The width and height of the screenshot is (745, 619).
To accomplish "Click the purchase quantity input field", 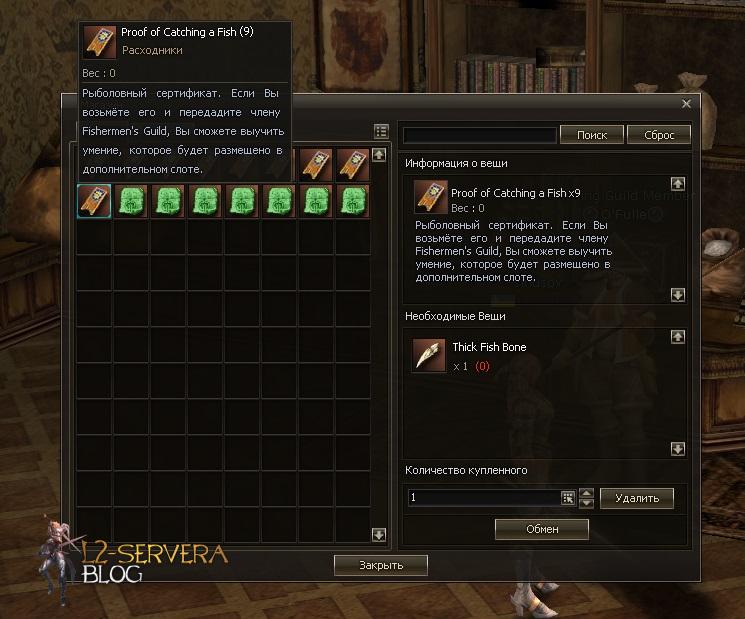I will coord(483,497).
